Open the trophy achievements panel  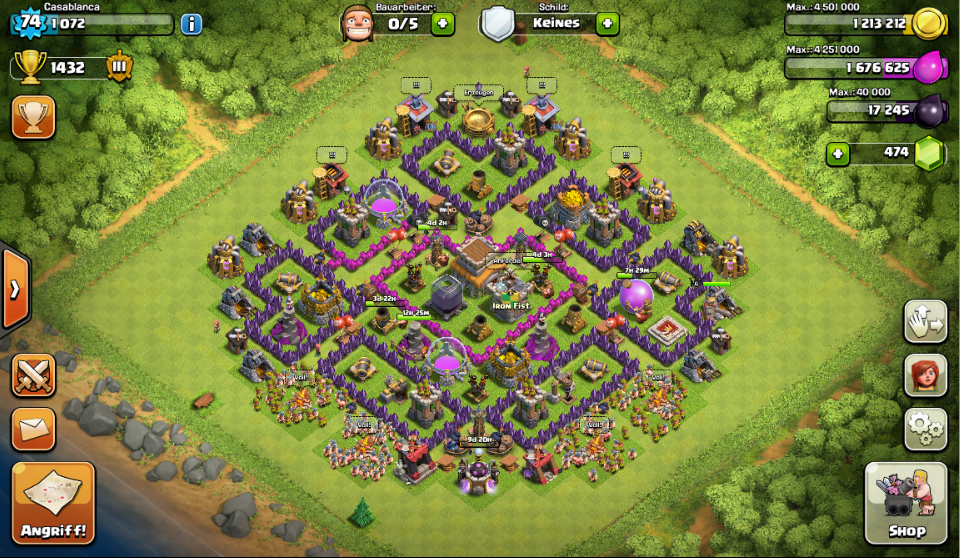pyautogui.click(x=33, y=117)
